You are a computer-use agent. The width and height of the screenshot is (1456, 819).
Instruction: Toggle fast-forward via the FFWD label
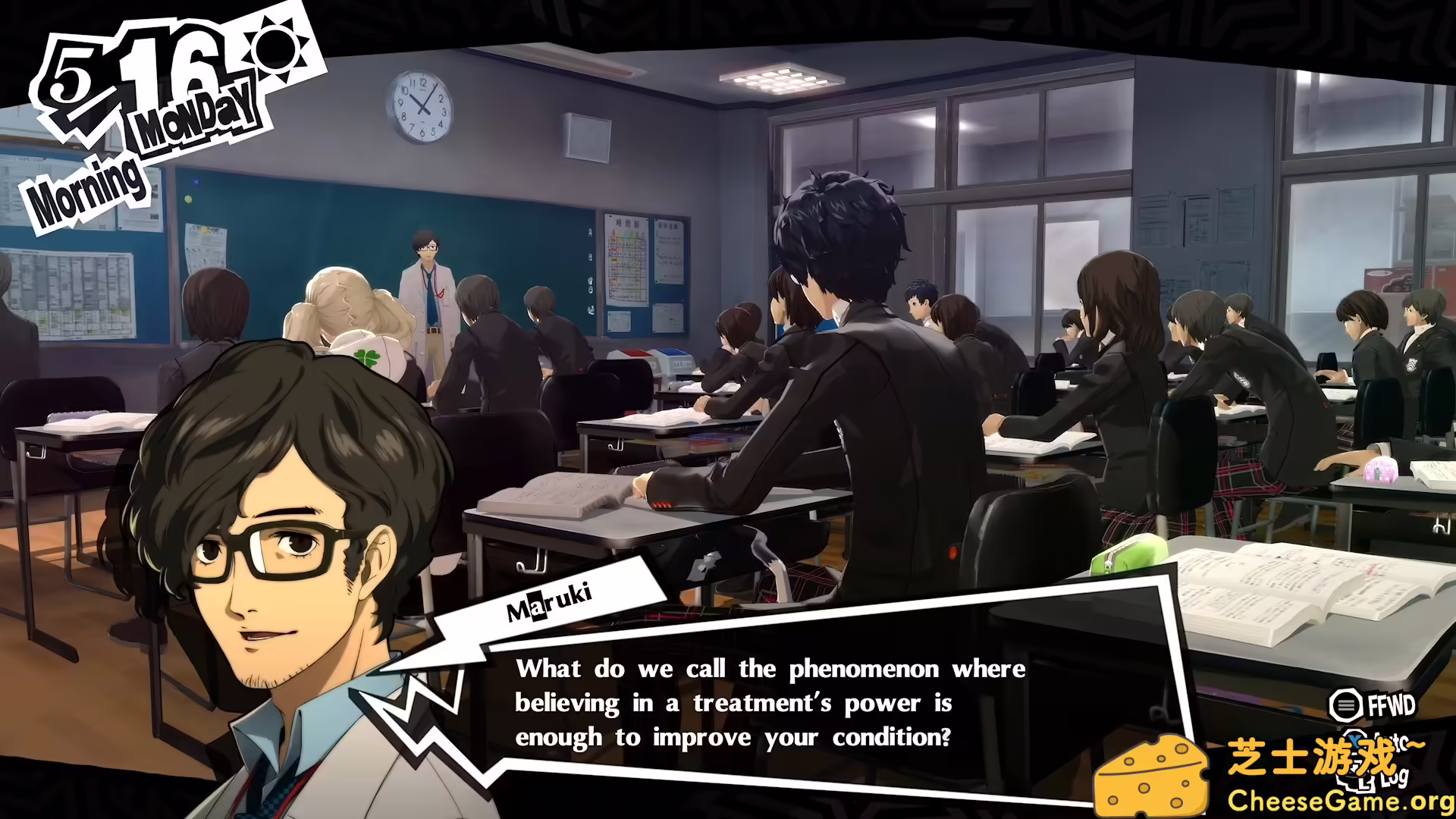[x=1392, y=705]
